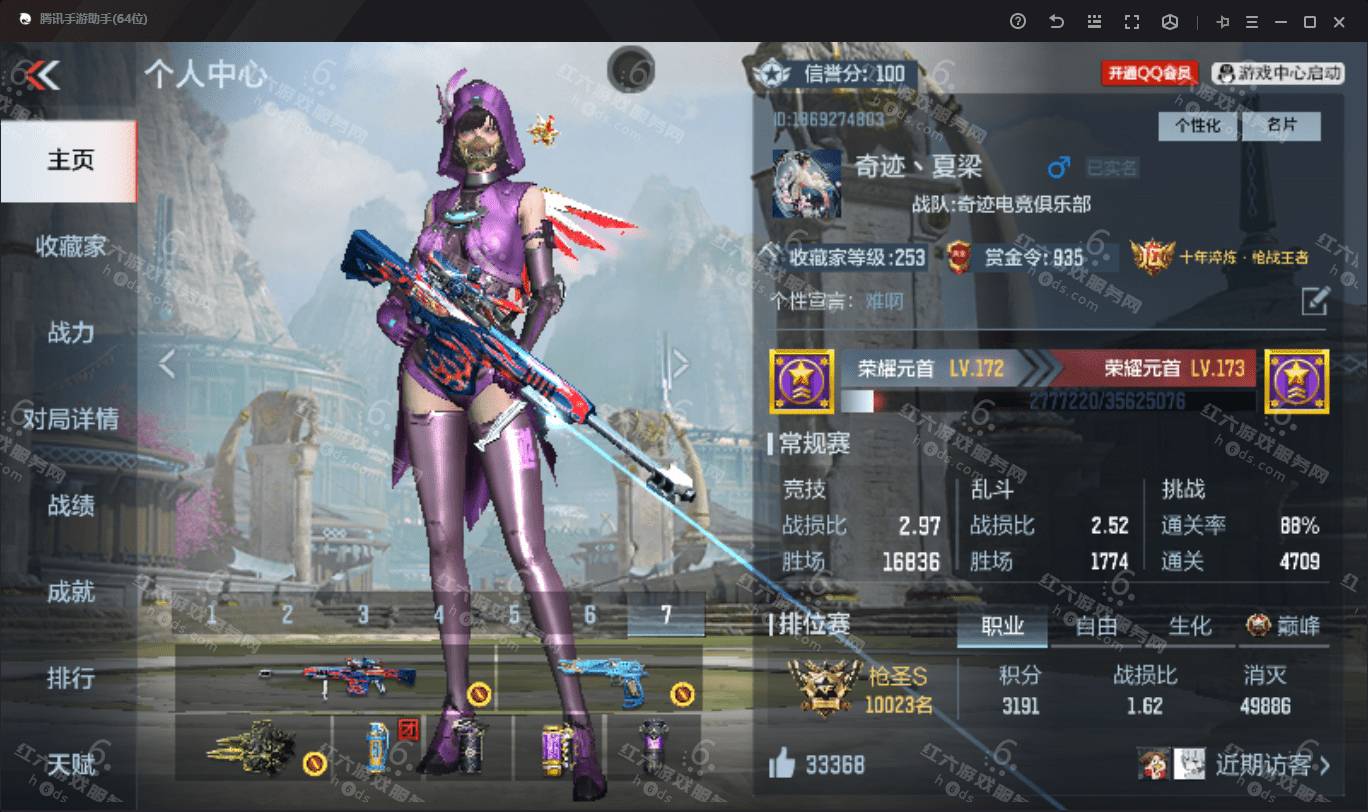Show the 战绩 sidebar section

click(70, 506)
